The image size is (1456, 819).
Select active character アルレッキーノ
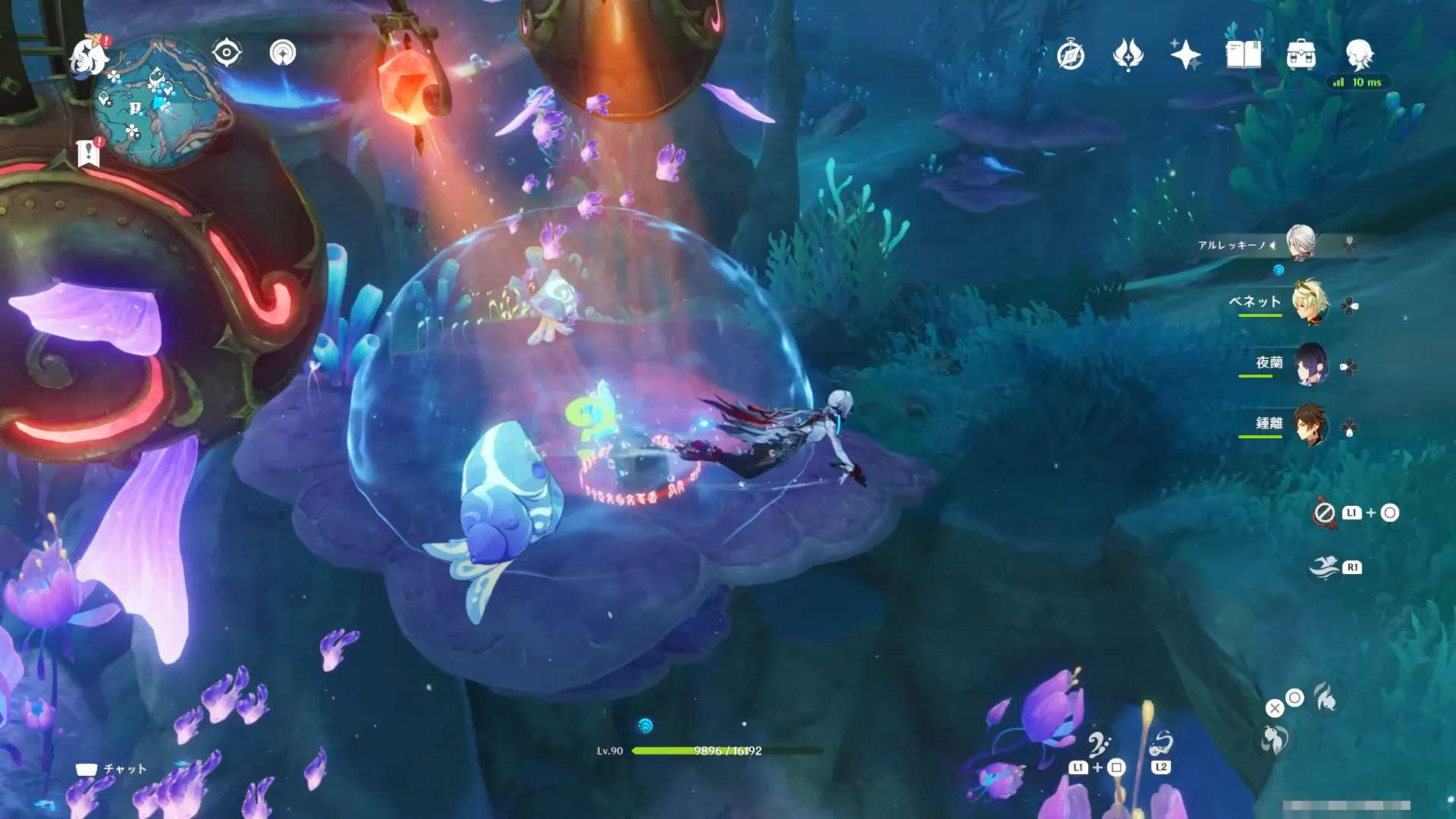pos(1301,243)
